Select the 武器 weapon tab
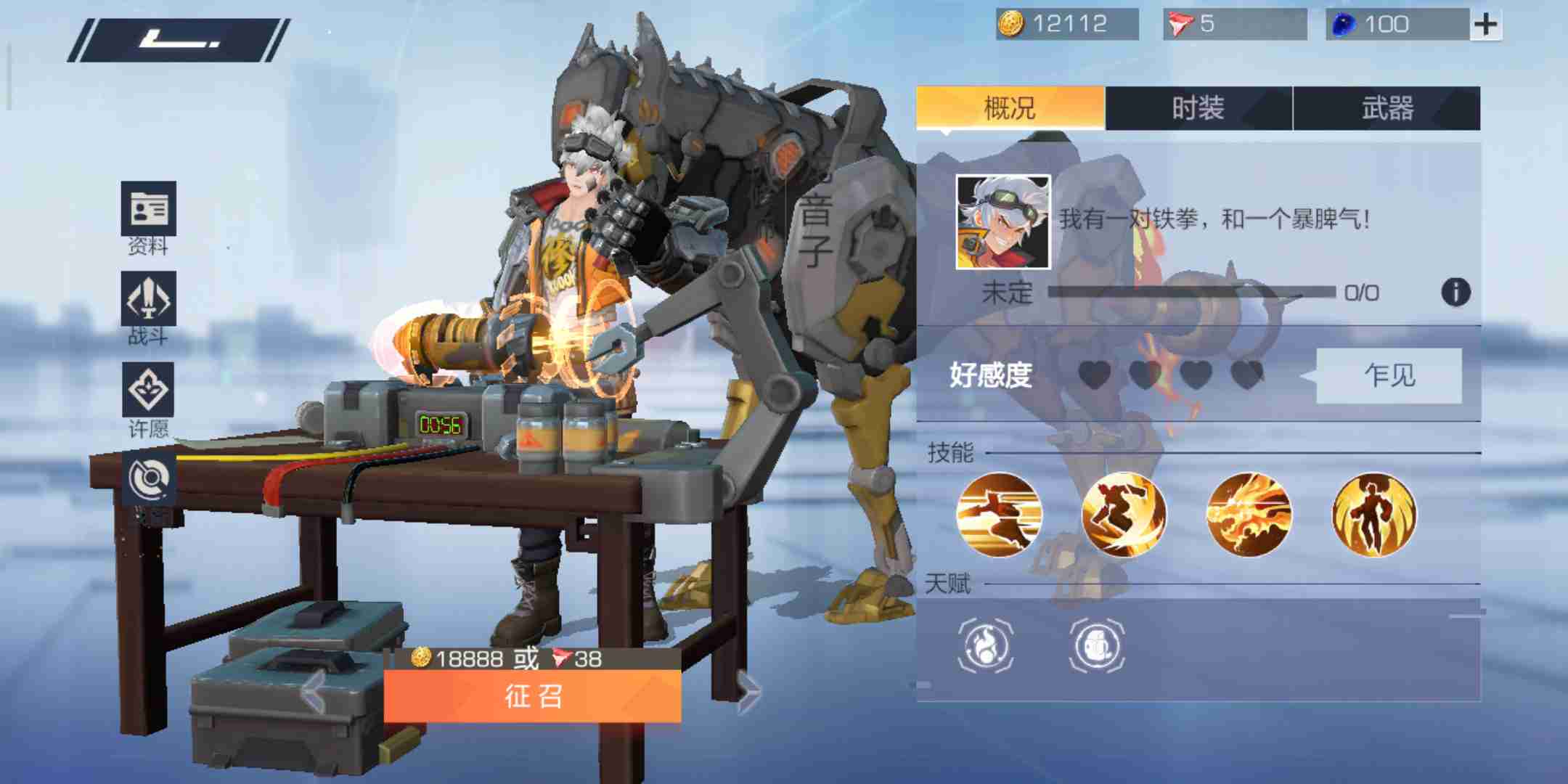This screenshot has height=784, width=1568. tap(1387, 108)
